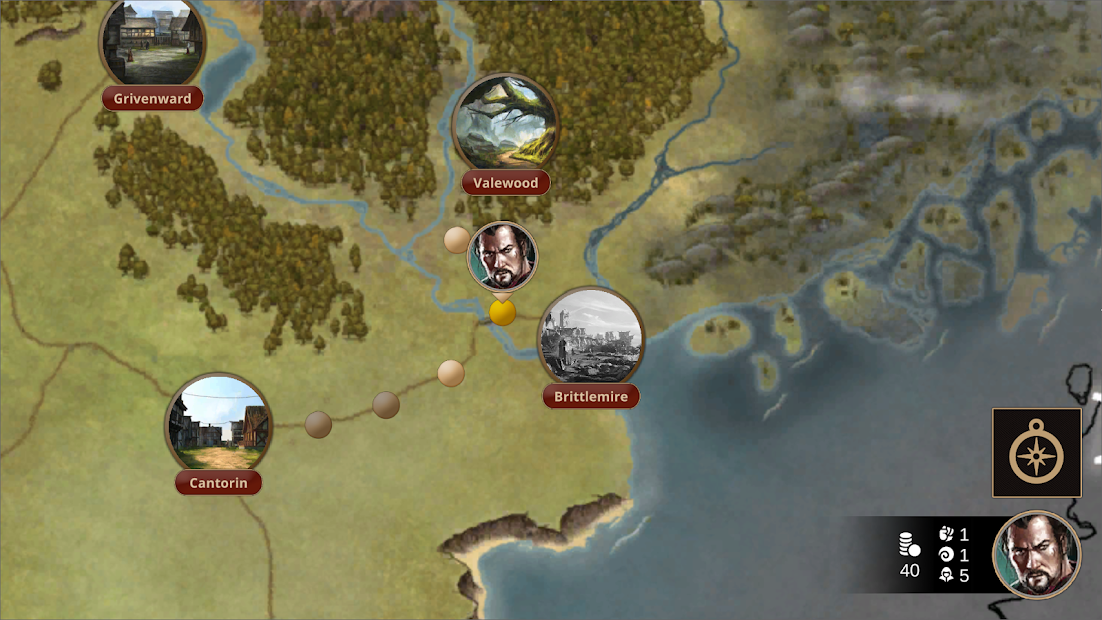Image resolution: width=1102 pixels, height=620 pixels.
Task: Click the Valewood name label
Action: [x=506, y=183]
